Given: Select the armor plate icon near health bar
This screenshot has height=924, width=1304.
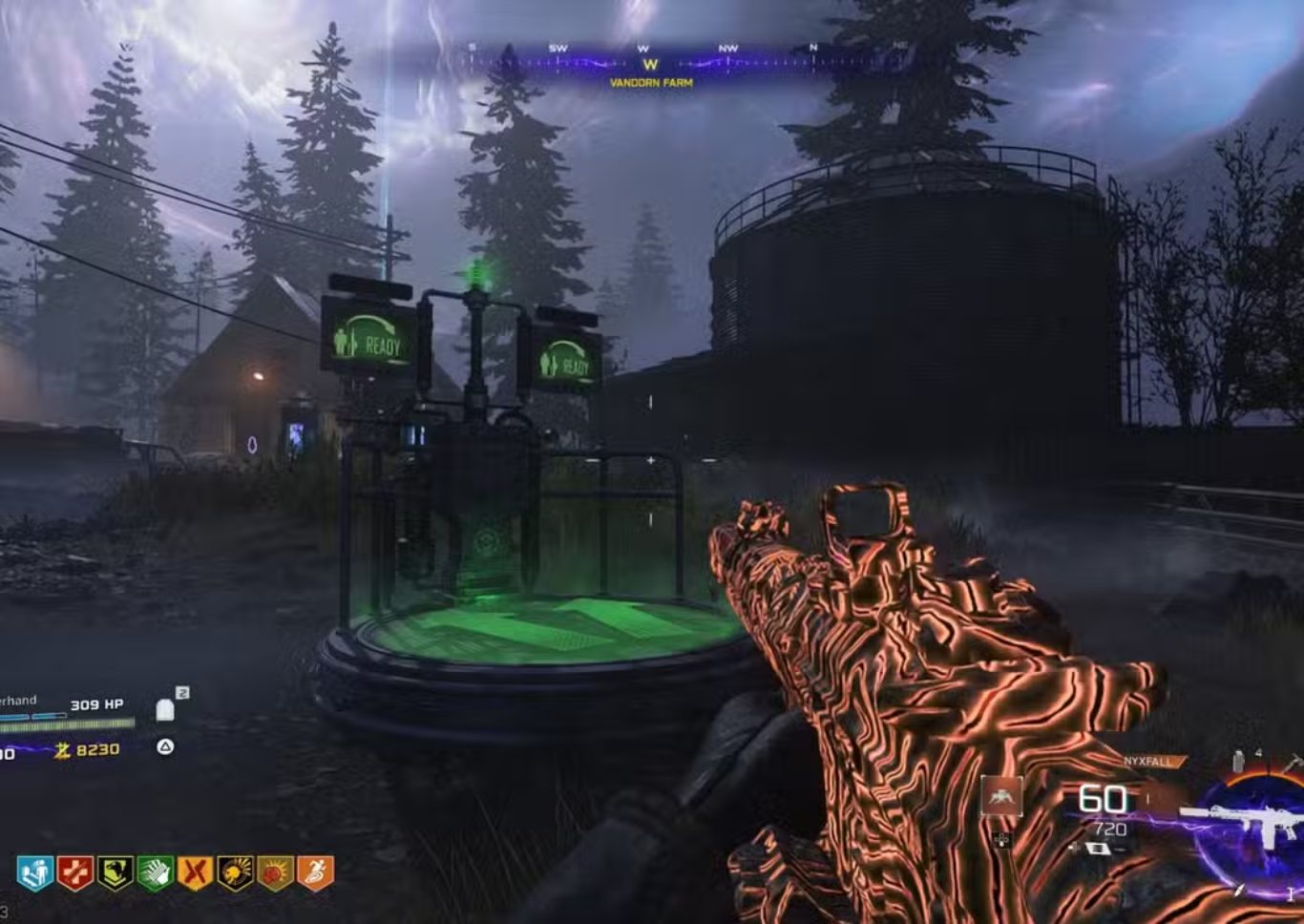Looking at the screenshot, I should coord(165,712).
